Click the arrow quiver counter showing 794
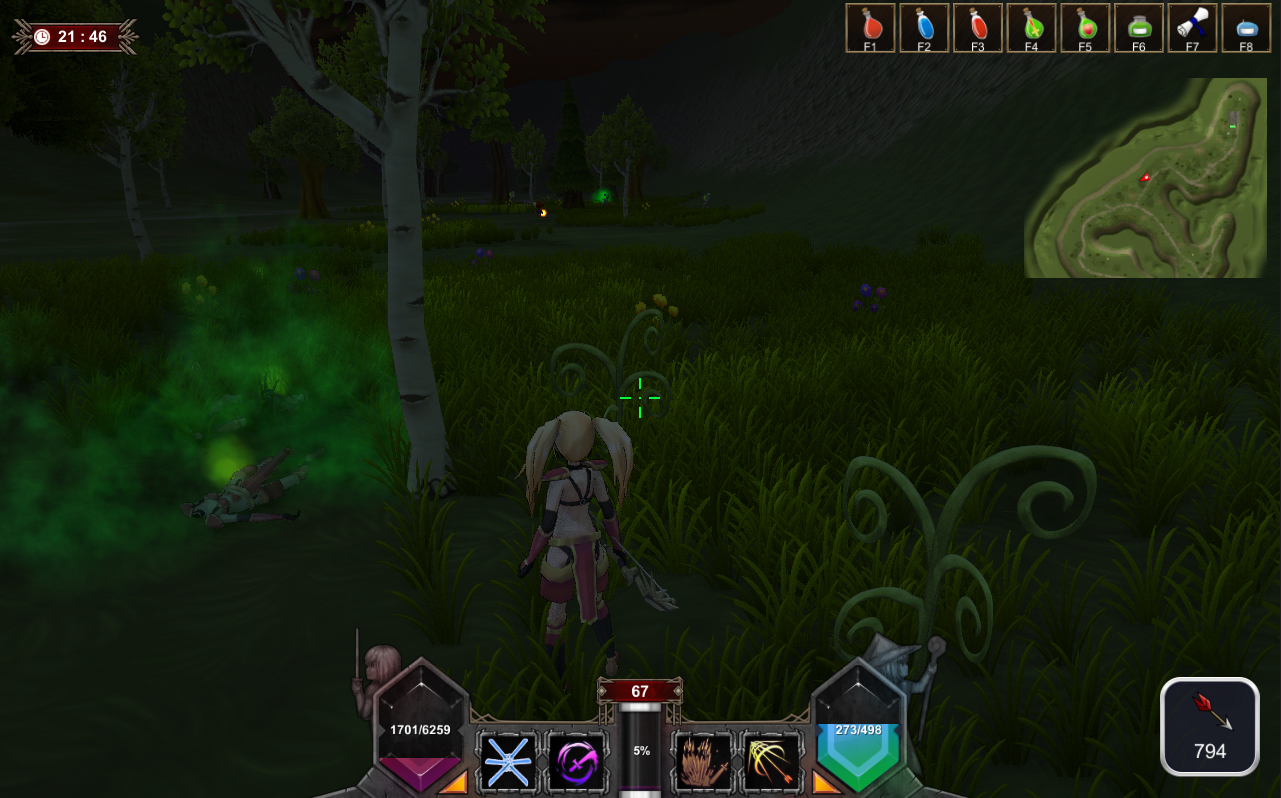1281x798 pixels. coord(1208,726)
